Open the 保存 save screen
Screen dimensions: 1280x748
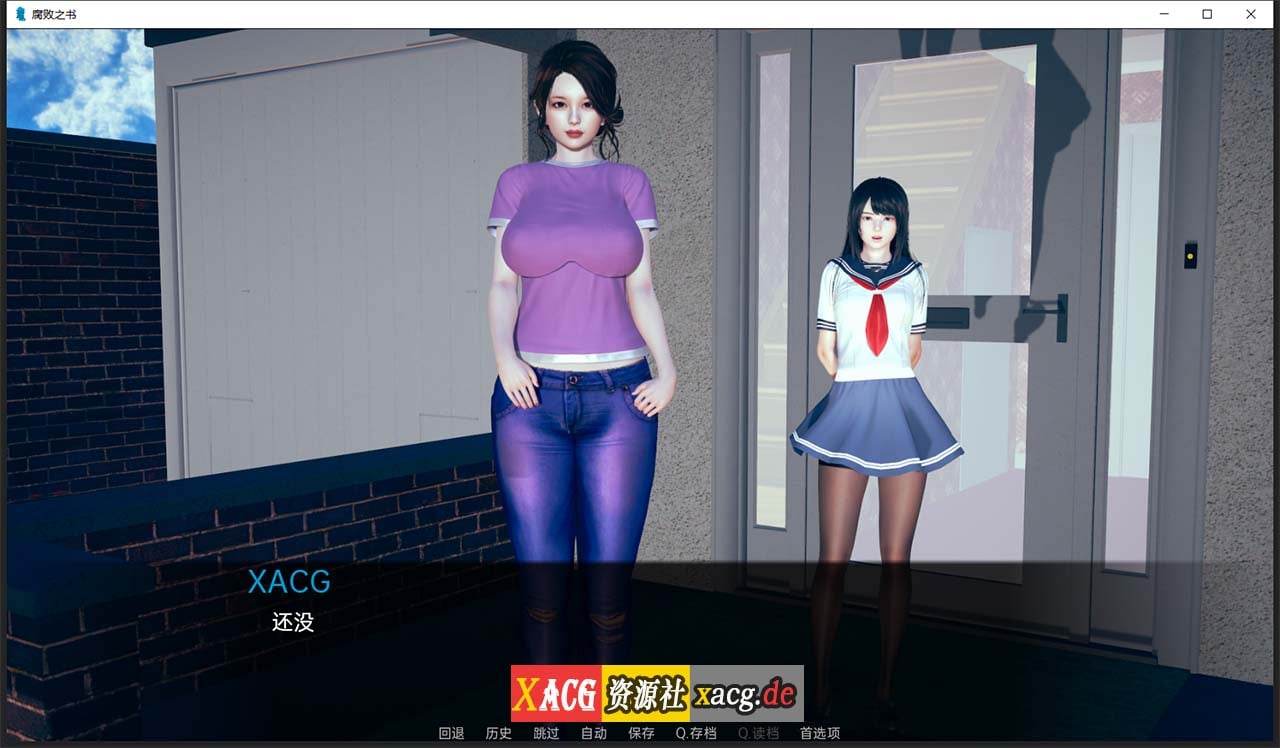[641, 733]
